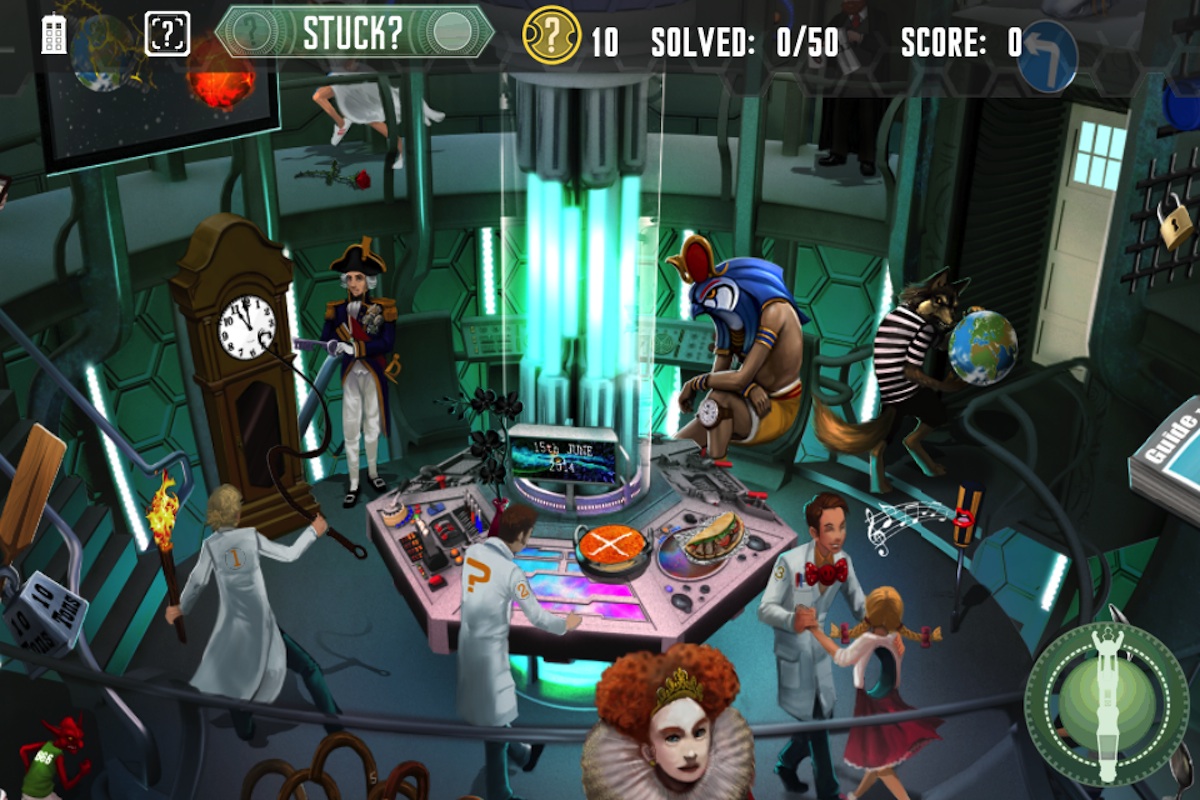The height and width of the screenshot is (800, 1200).
Task: Tap the white TARDIS icon
Action: pyautogui.click(x=54, y=34)
